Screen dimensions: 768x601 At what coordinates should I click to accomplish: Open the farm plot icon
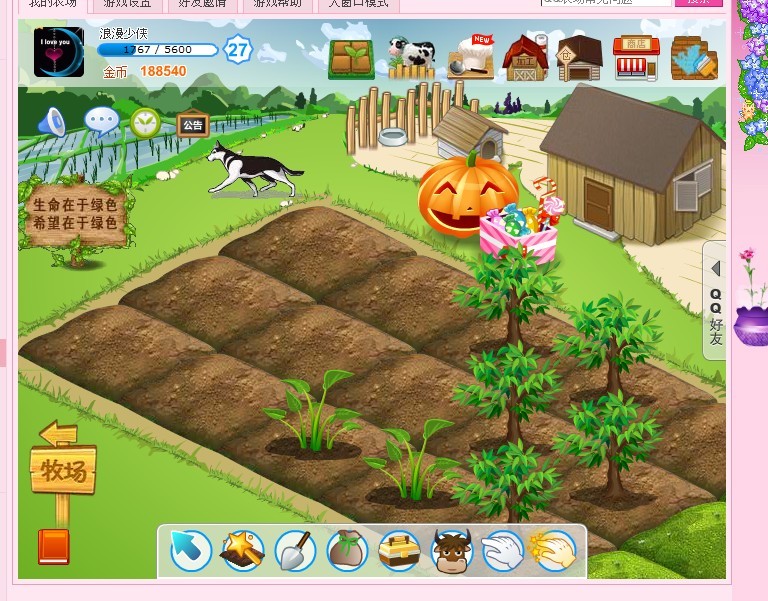pyautogui.click(x=352, y=59)
